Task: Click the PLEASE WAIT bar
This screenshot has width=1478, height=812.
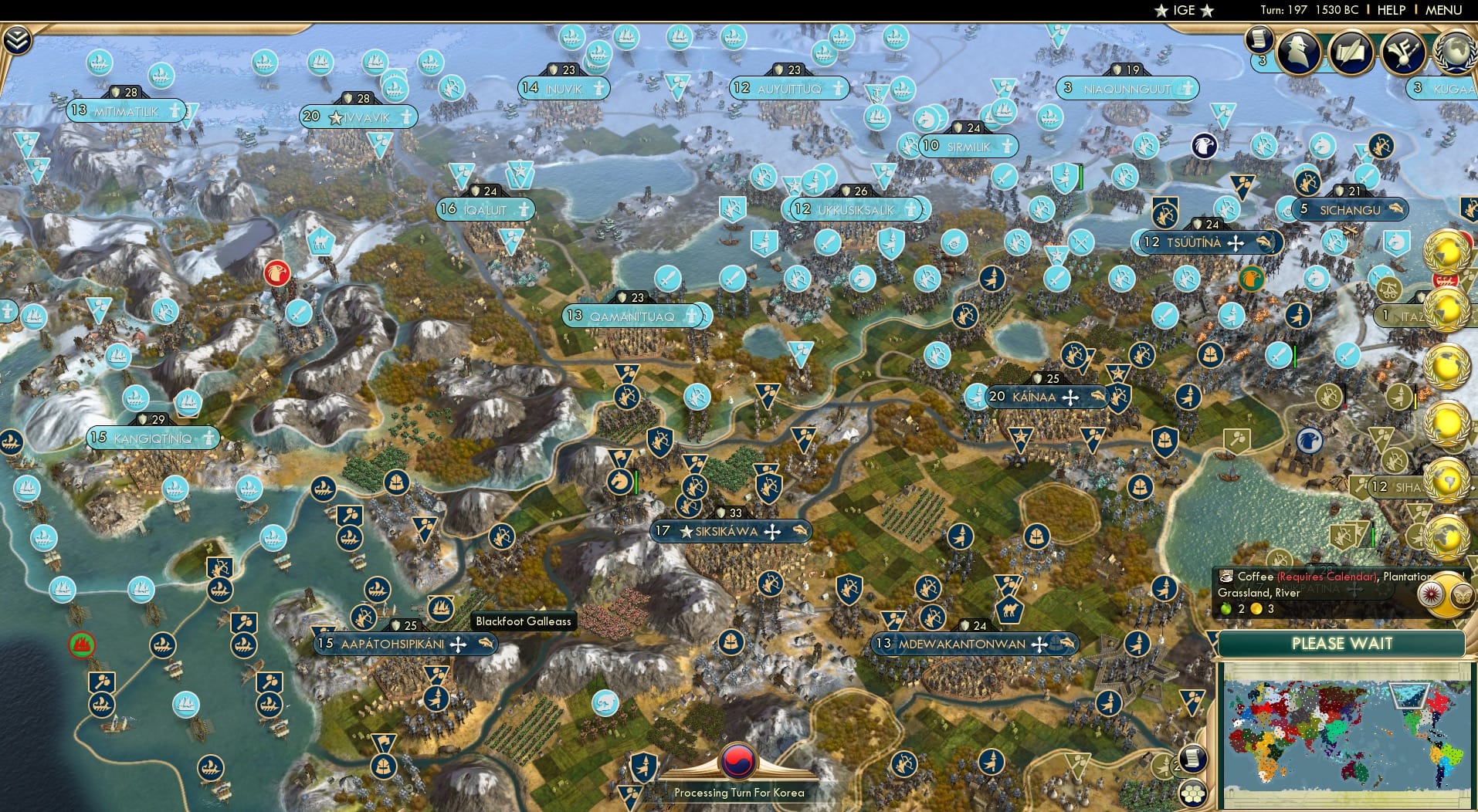Action: (x=1344, y=643)
